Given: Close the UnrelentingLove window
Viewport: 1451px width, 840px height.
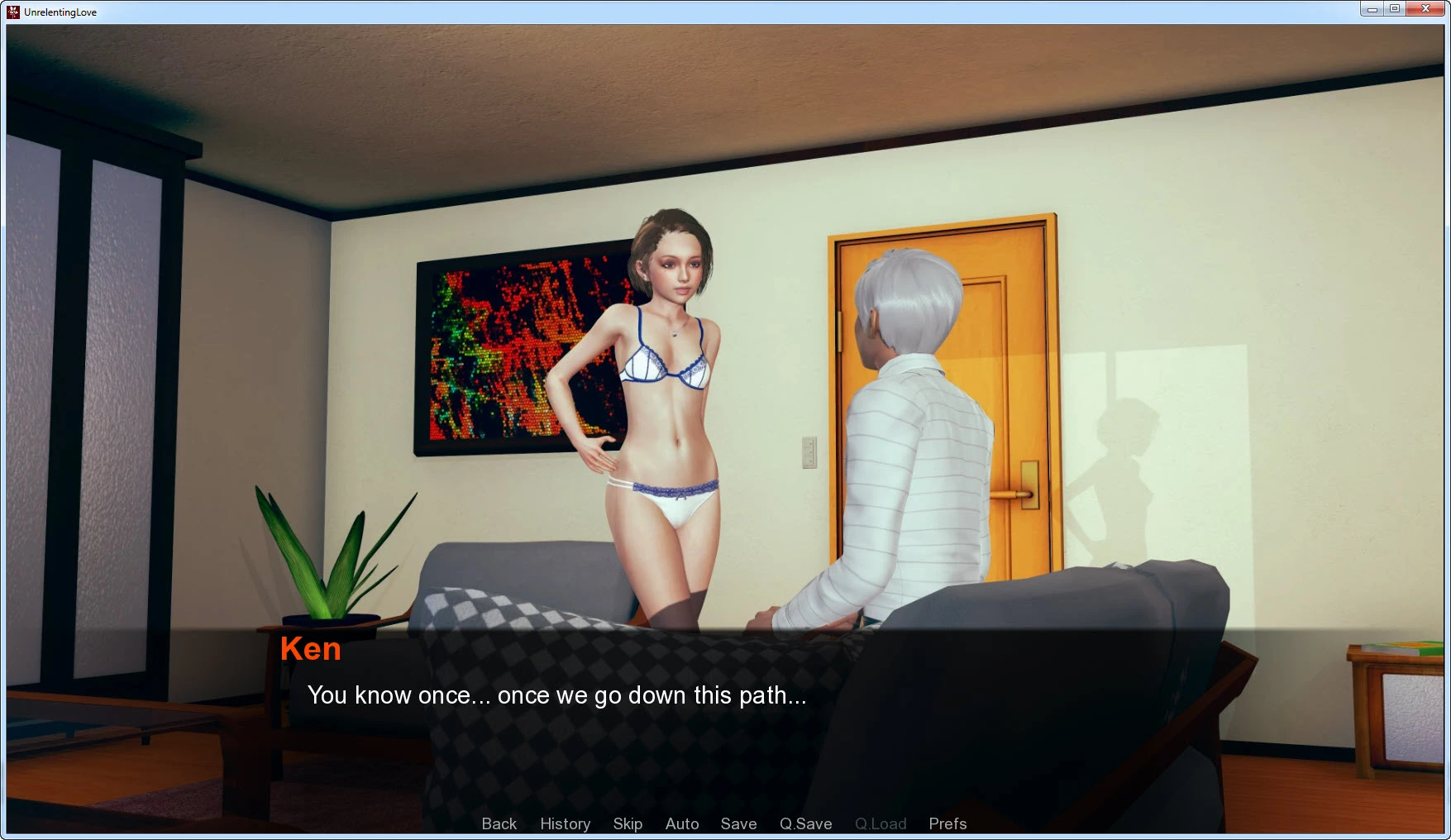Looking at the screenshot, I should tap(1425, 9).
